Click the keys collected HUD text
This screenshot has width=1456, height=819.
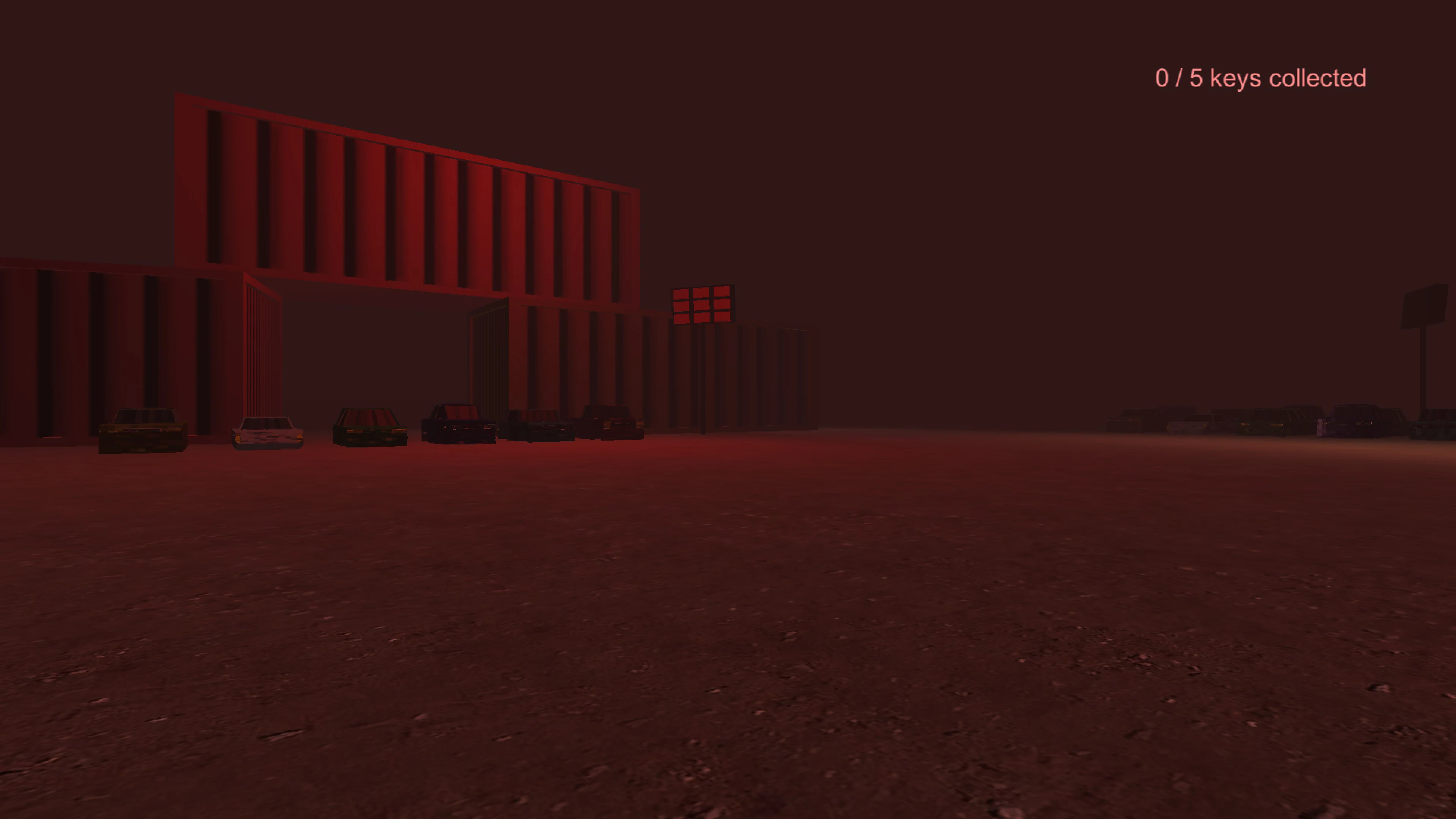click(x=1260, y=77)
